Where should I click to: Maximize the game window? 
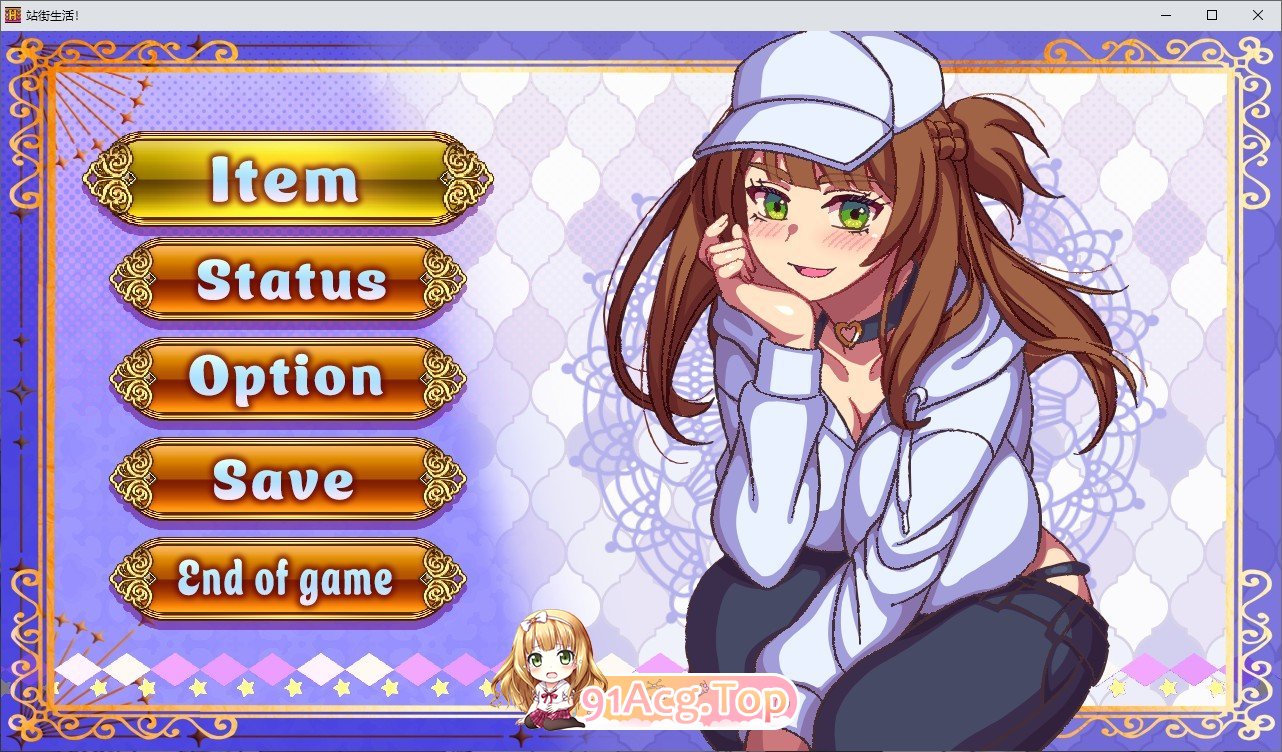[x=1212, y=15]
